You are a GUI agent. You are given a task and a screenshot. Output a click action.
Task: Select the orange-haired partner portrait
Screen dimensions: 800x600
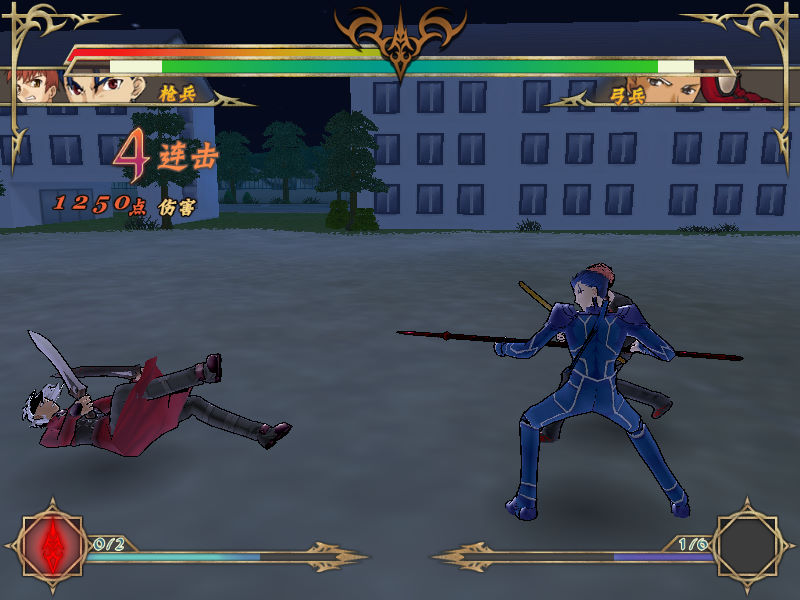point(28,85)
